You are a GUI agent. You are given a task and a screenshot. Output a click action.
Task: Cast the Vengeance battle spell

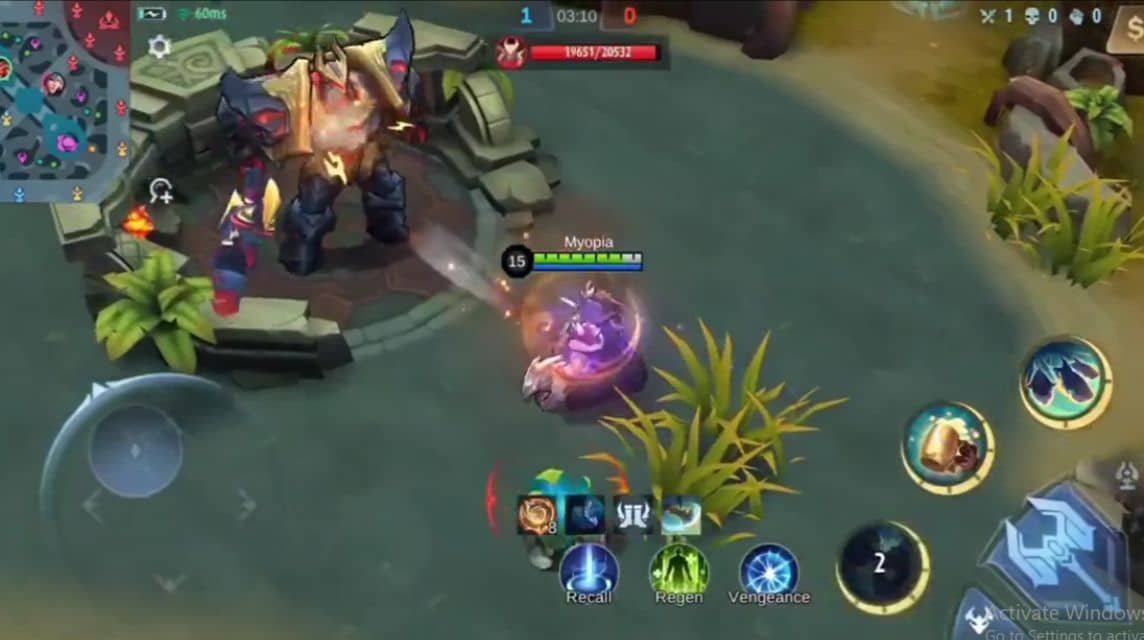pos(768,571)
